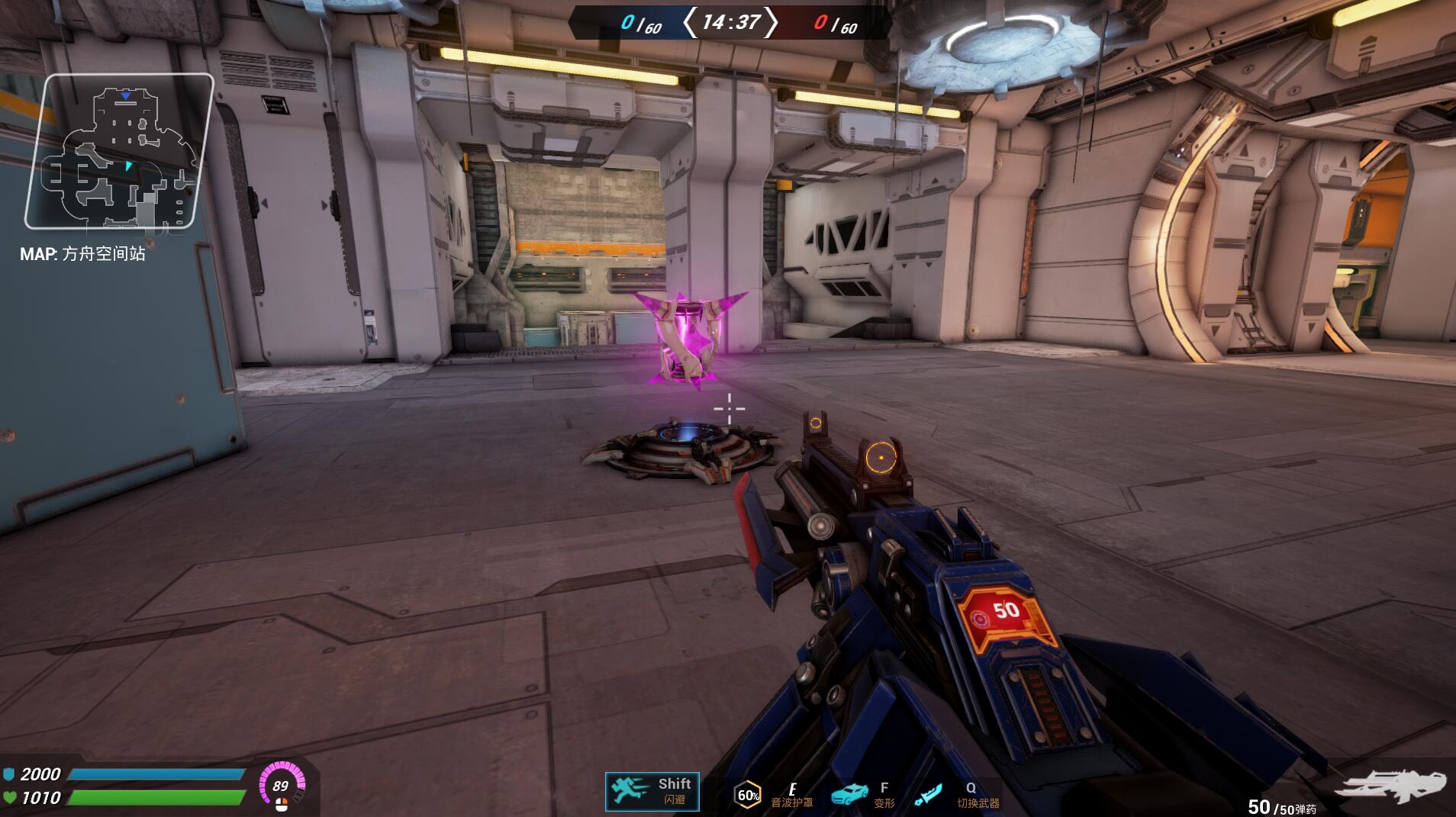Choose the blade switch-weapon (切换武器) icon

(928, 795)
